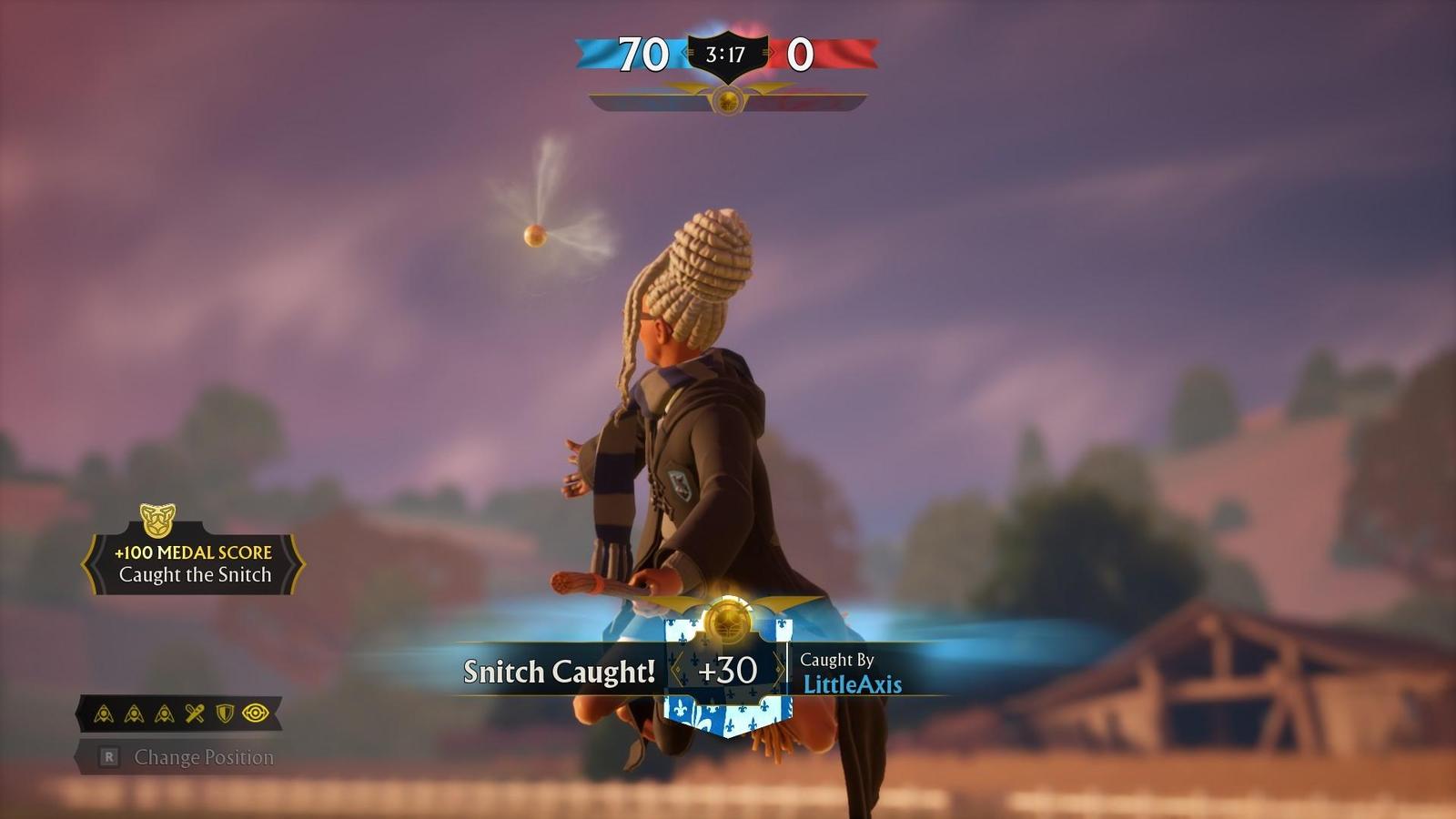The width and height of the screenshot is (1456, 819).
Task: Click the Caught the Snitch notification
Action: [x=195, y=575]
